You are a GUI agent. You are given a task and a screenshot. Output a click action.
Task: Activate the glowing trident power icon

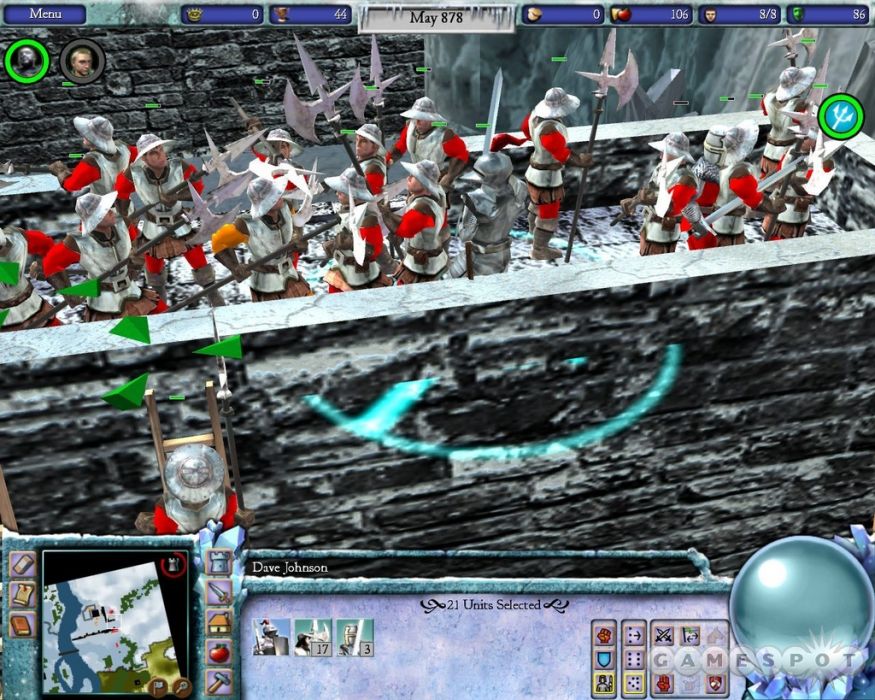(840, 117)
